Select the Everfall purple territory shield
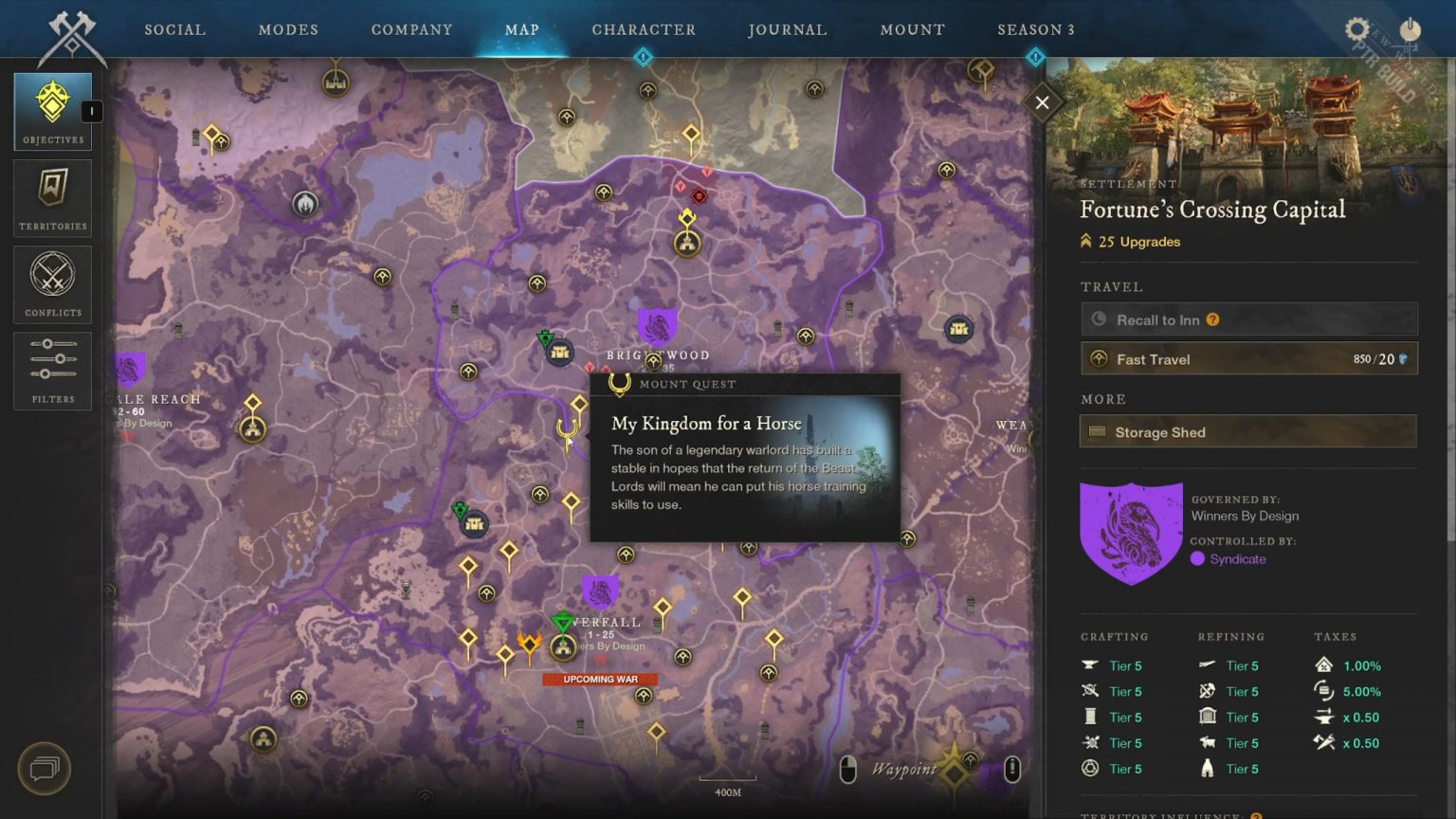 (600, 590)
